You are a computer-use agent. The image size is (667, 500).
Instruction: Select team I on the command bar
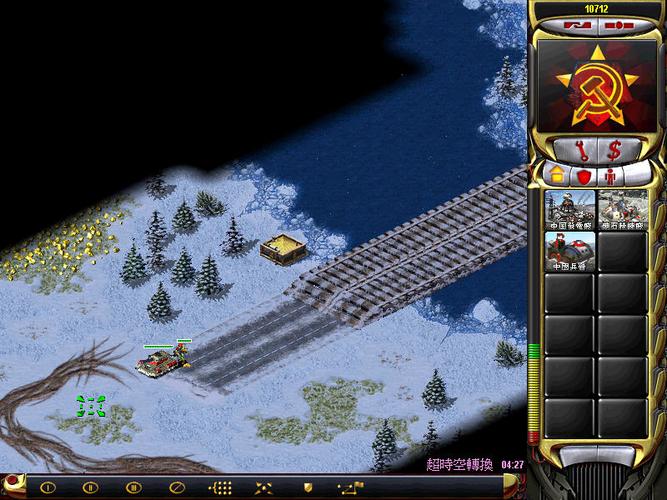pyautogui.click(x=46, y=488)
